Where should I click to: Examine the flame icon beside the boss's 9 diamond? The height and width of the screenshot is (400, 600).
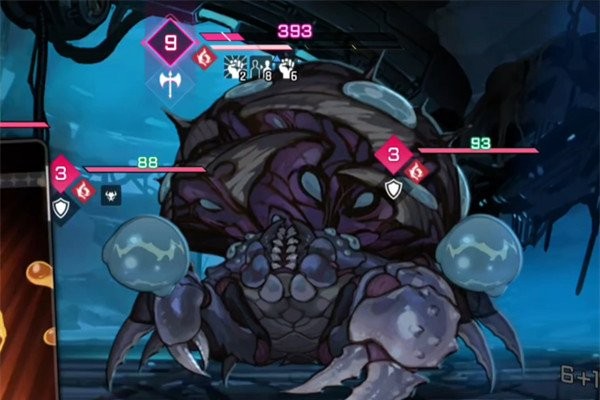click(x=205, y=58)
